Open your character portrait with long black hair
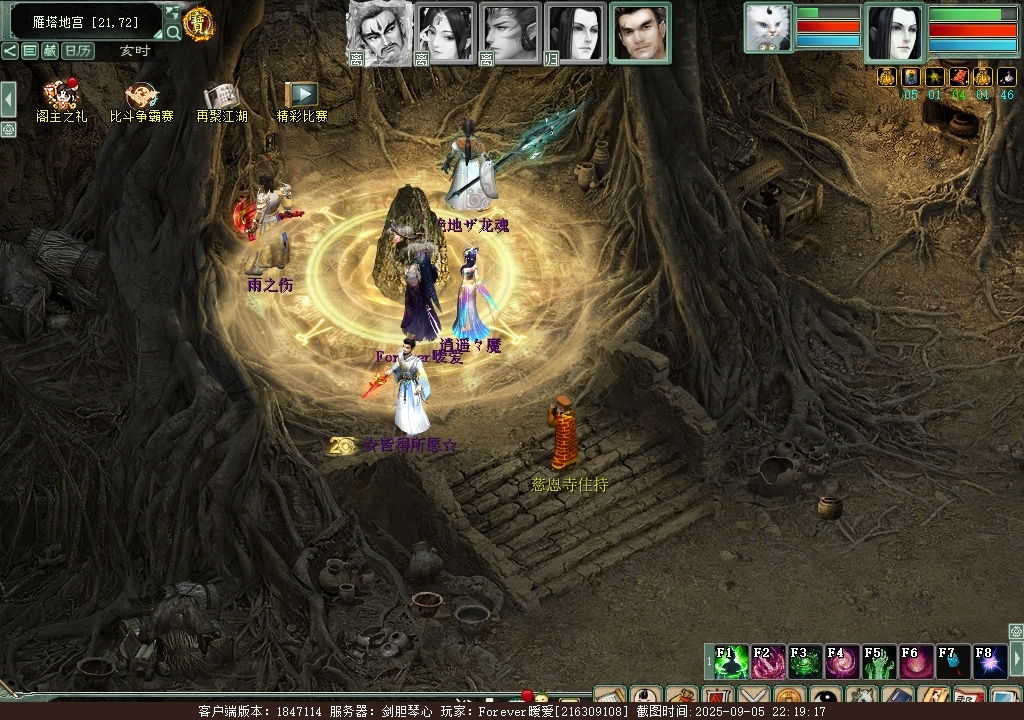 point(894,33)
